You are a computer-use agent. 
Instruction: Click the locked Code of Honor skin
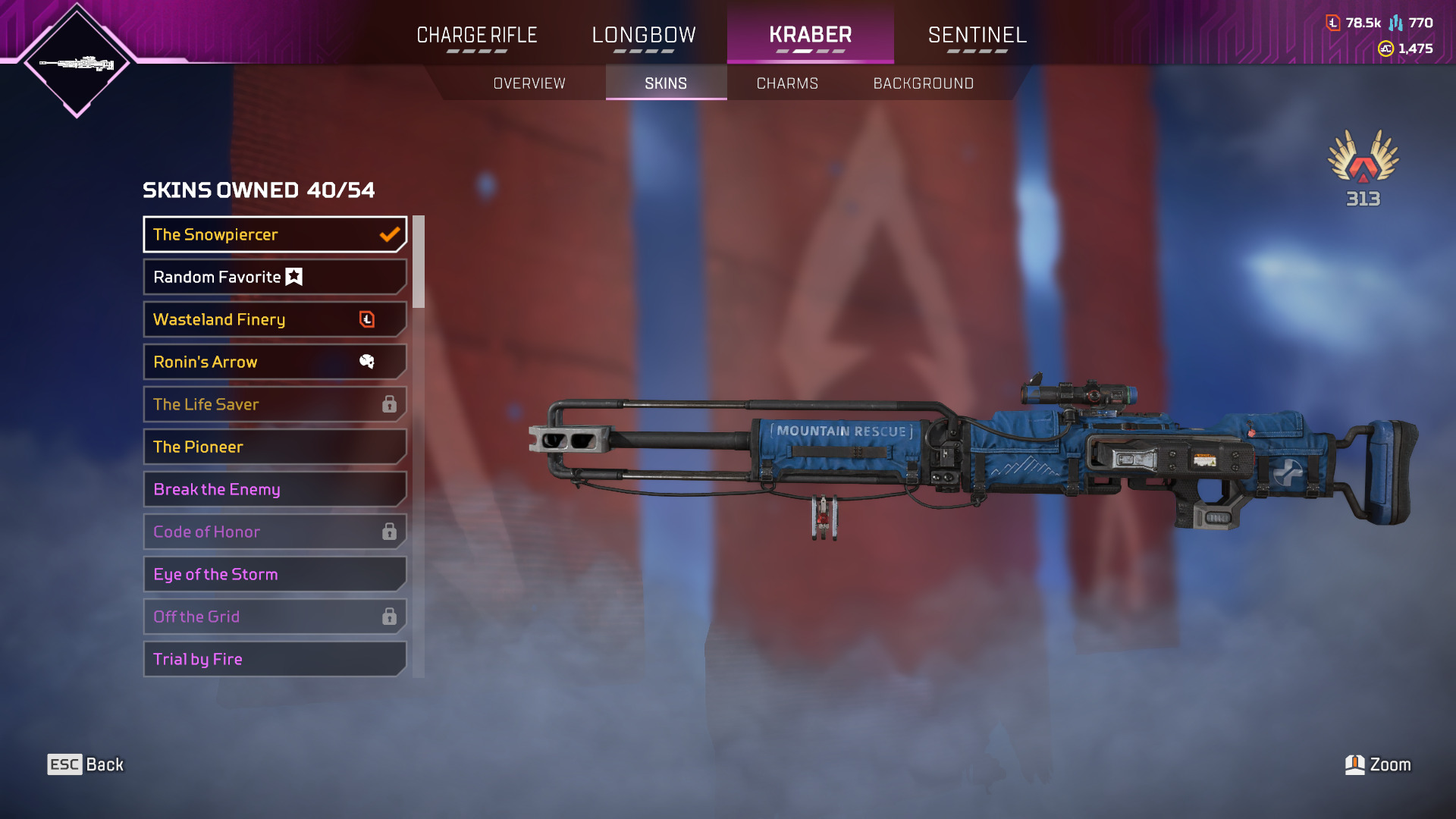[275, 532]
